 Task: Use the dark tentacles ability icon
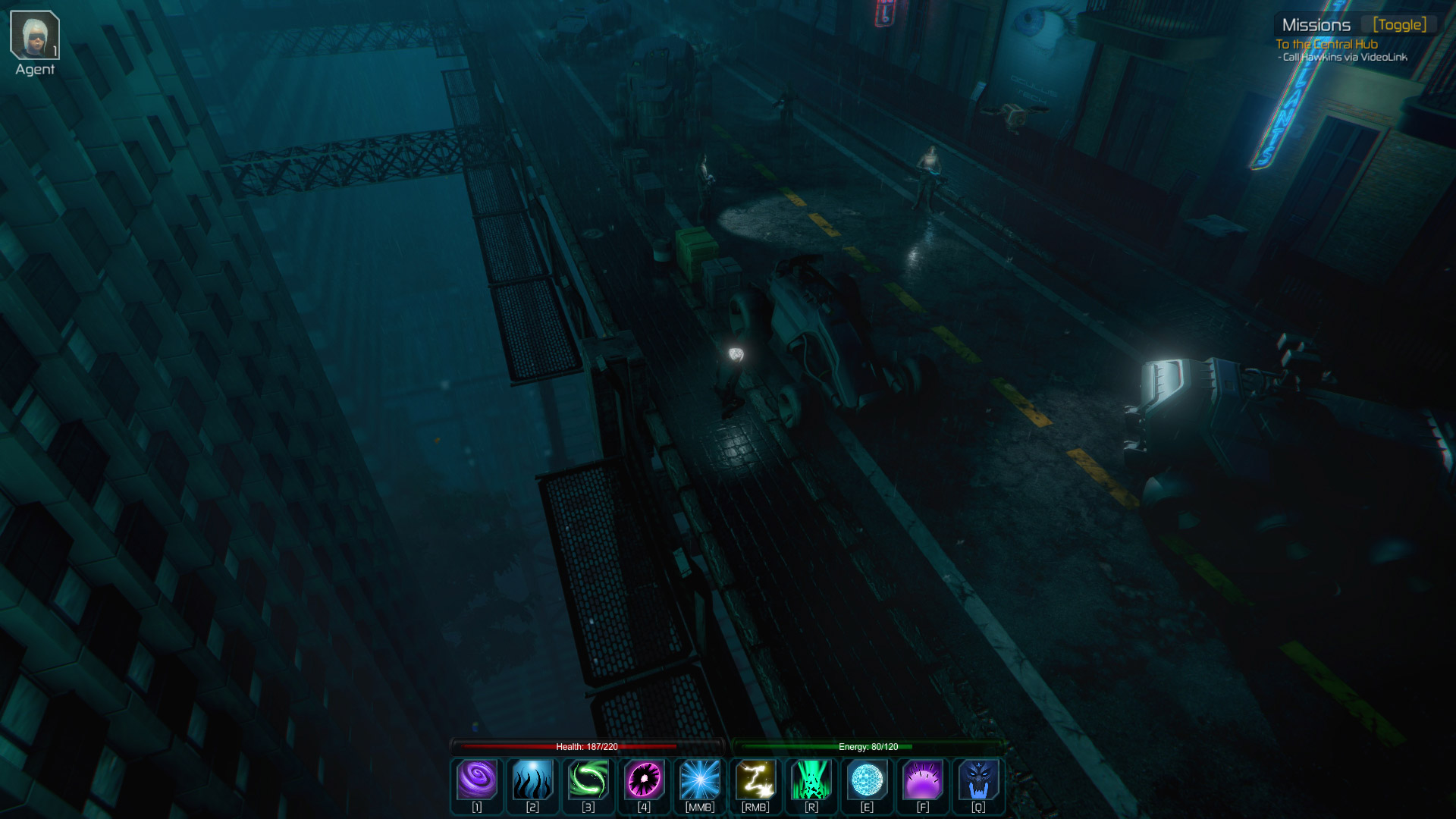click(x=532, y=780)
